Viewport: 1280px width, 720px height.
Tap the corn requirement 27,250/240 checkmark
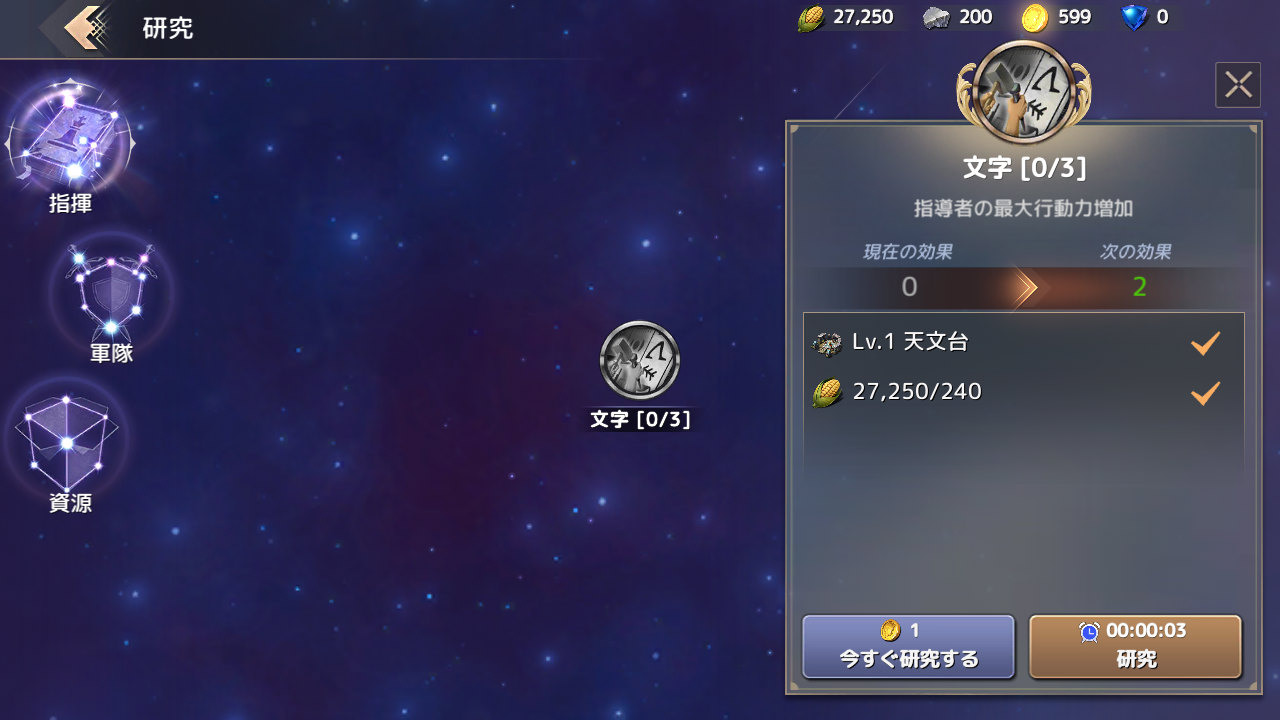pos(1205,392)
